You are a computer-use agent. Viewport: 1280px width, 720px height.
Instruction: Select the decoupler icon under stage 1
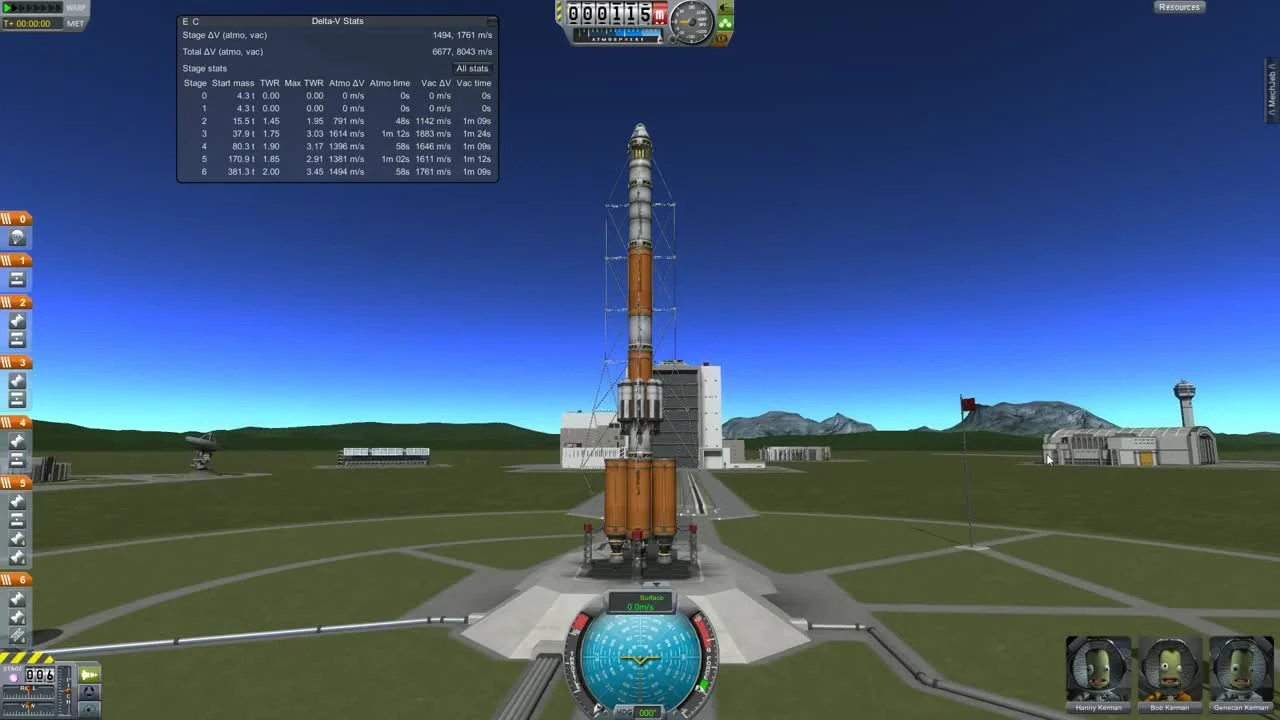(x=17, y=280)
